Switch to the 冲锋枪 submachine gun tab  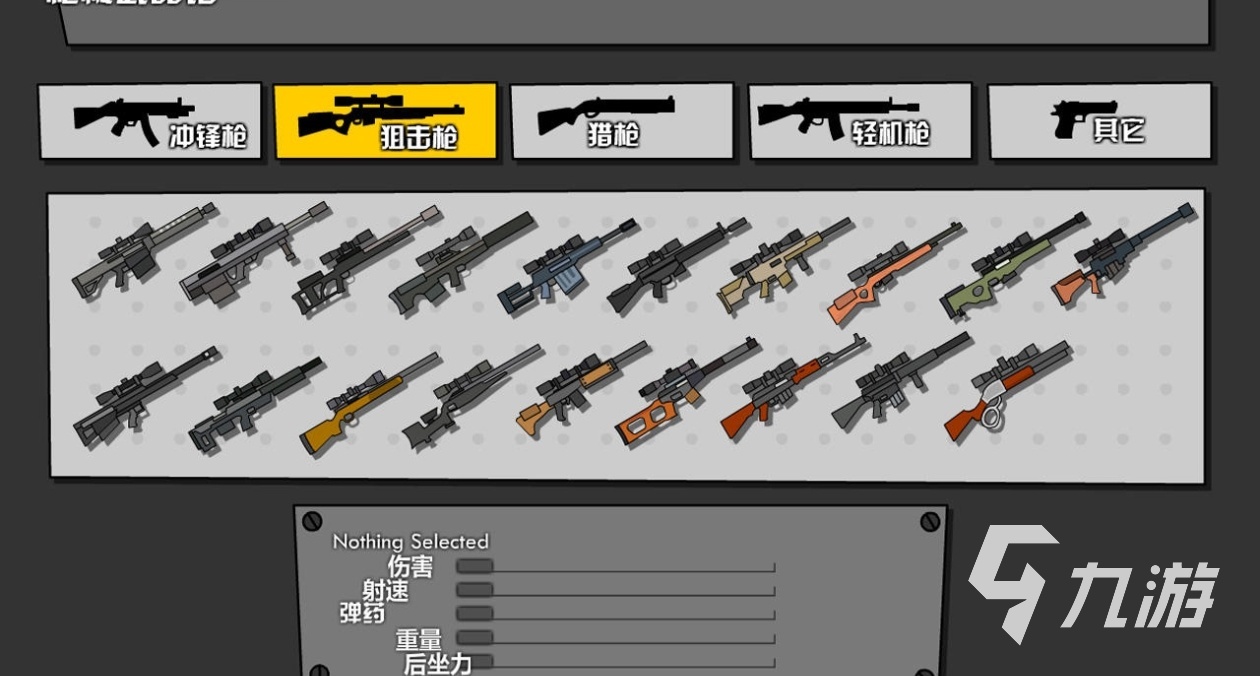click(x=150, y=121)
